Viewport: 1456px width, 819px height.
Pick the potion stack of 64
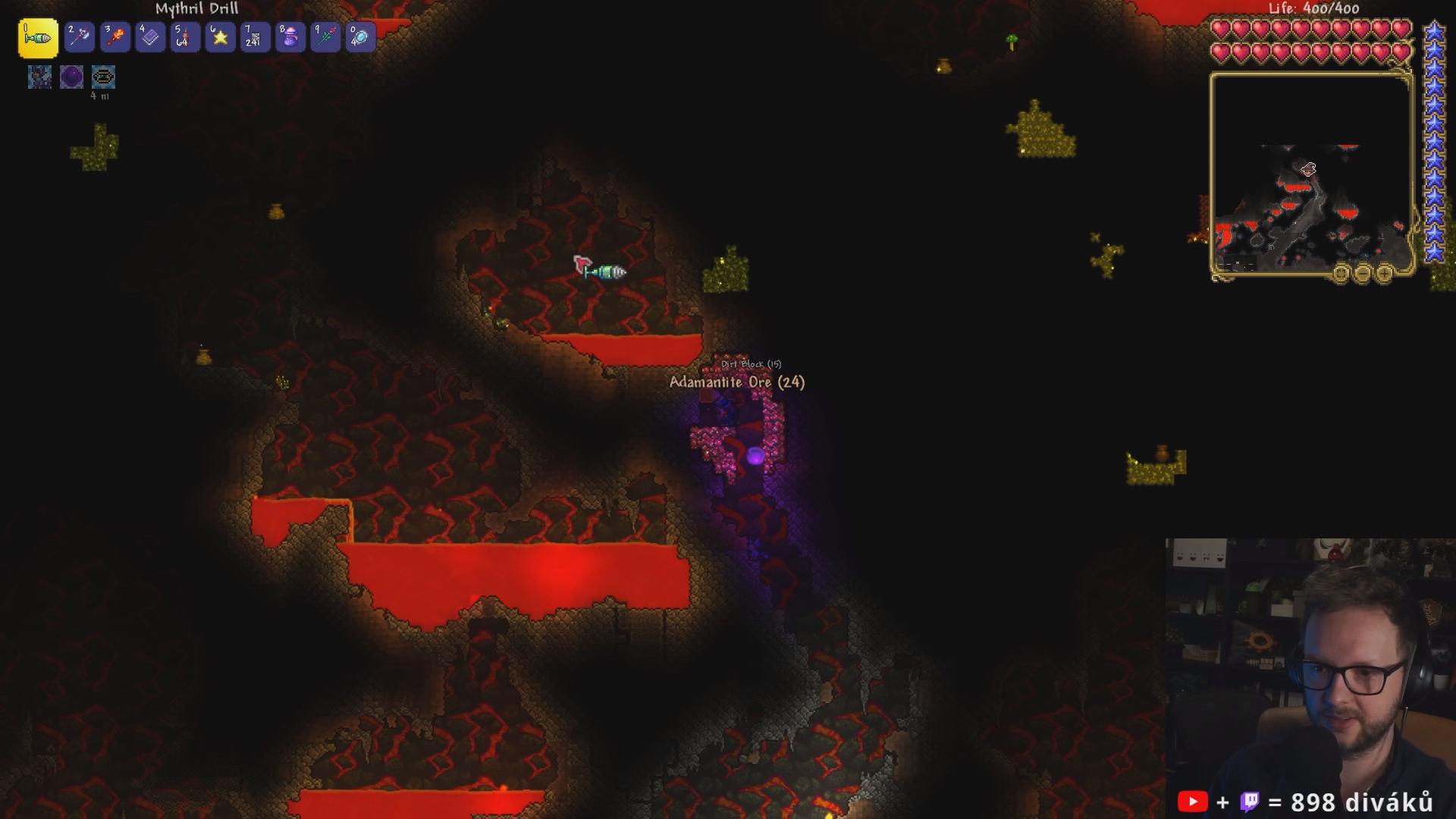pyautogui.click(x=185, y=37)
